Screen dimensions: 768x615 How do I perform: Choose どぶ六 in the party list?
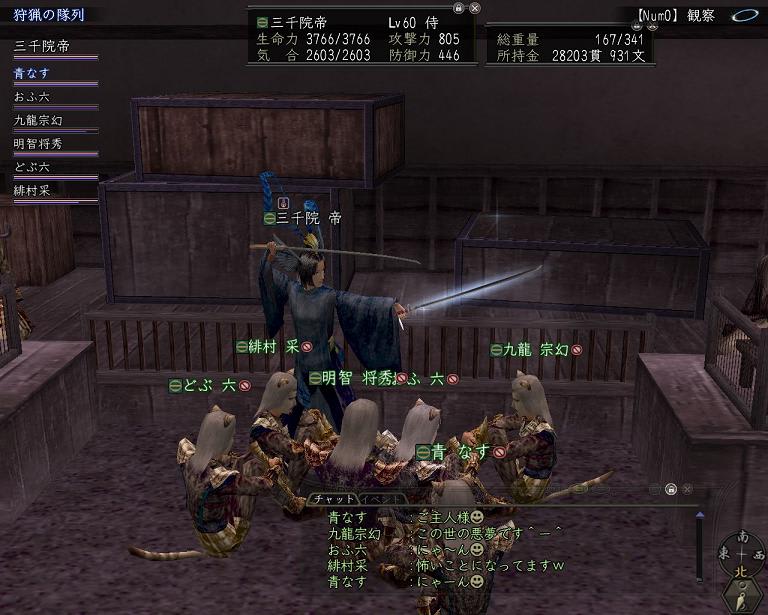32,167
